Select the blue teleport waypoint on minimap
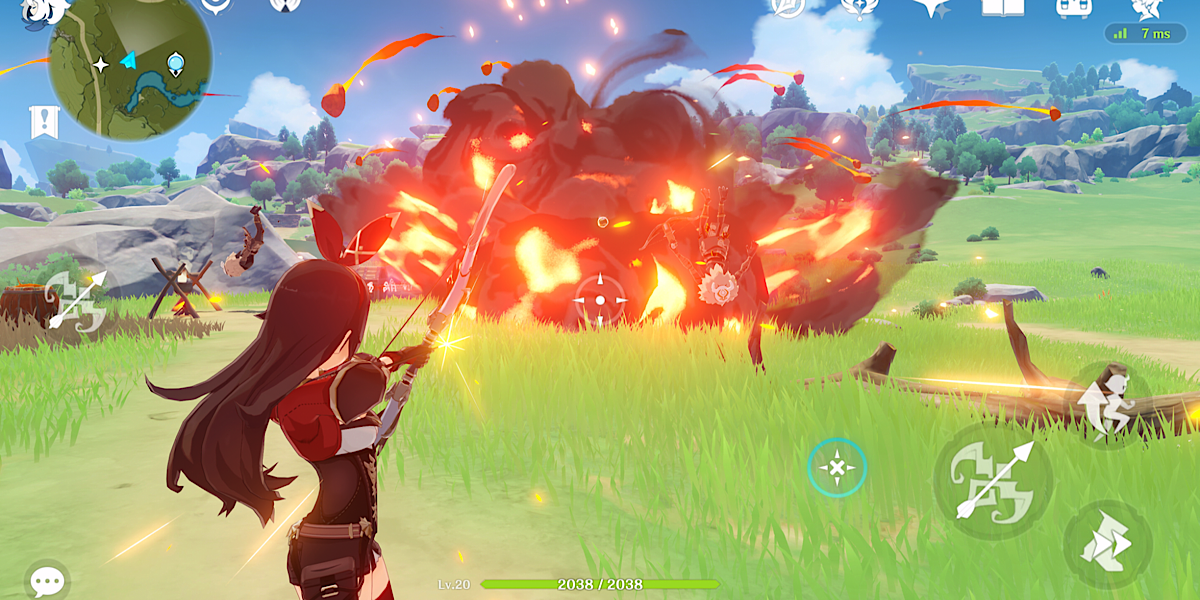The width and height of the screenshot is (1200, 600). tap(176, 65)
